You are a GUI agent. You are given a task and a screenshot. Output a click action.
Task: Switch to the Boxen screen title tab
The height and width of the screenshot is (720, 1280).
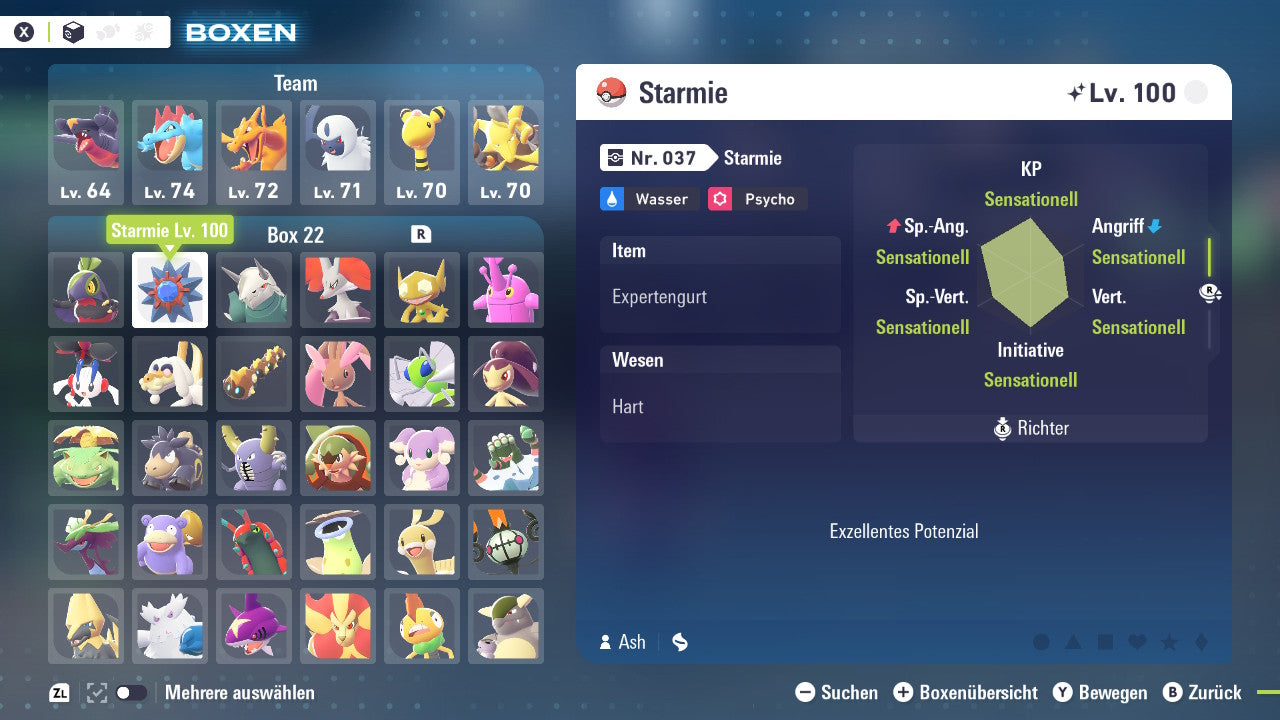pyautogui.click(x=240, y=32)
